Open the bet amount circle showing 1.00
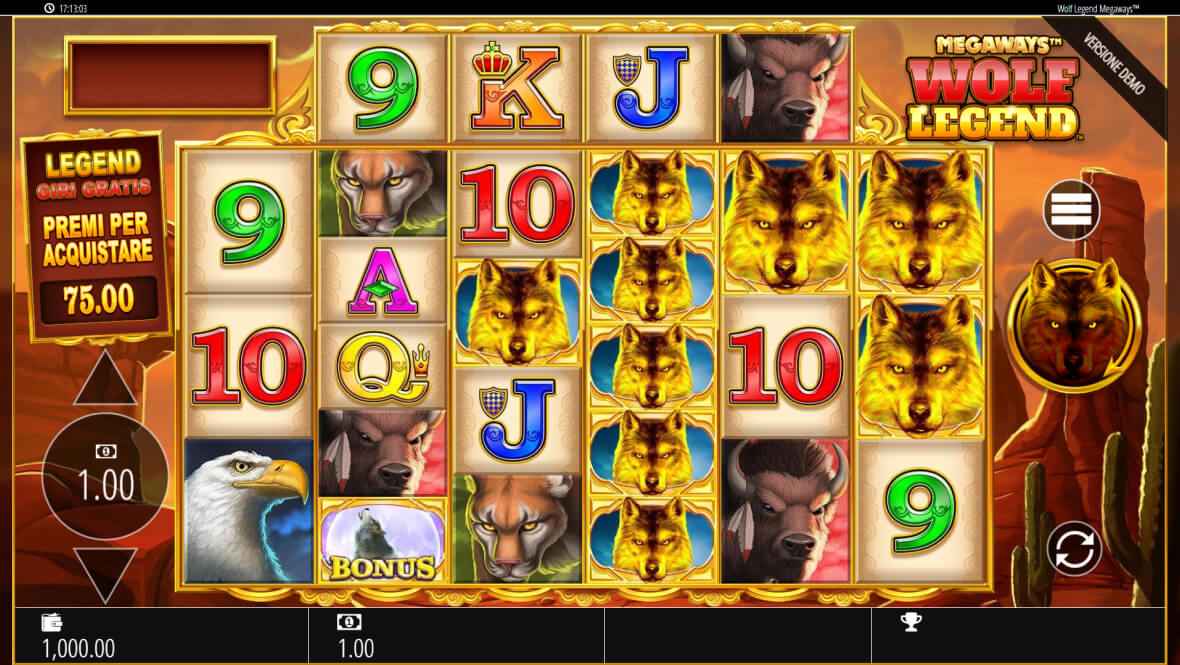1180x665 pixels. (x=98, y=477)
